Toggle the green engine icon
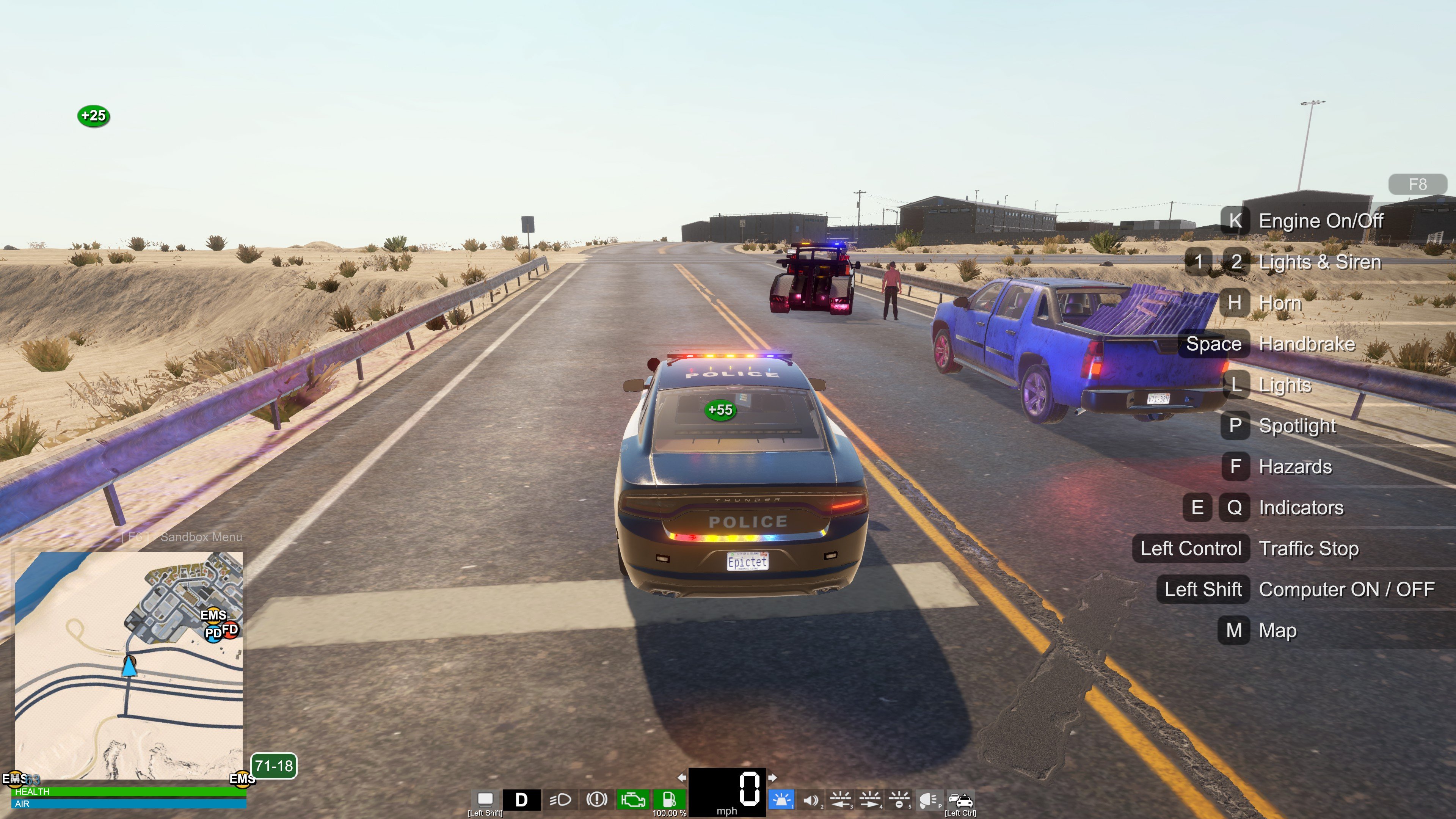The image size is (1456, 819). (632, 799)
